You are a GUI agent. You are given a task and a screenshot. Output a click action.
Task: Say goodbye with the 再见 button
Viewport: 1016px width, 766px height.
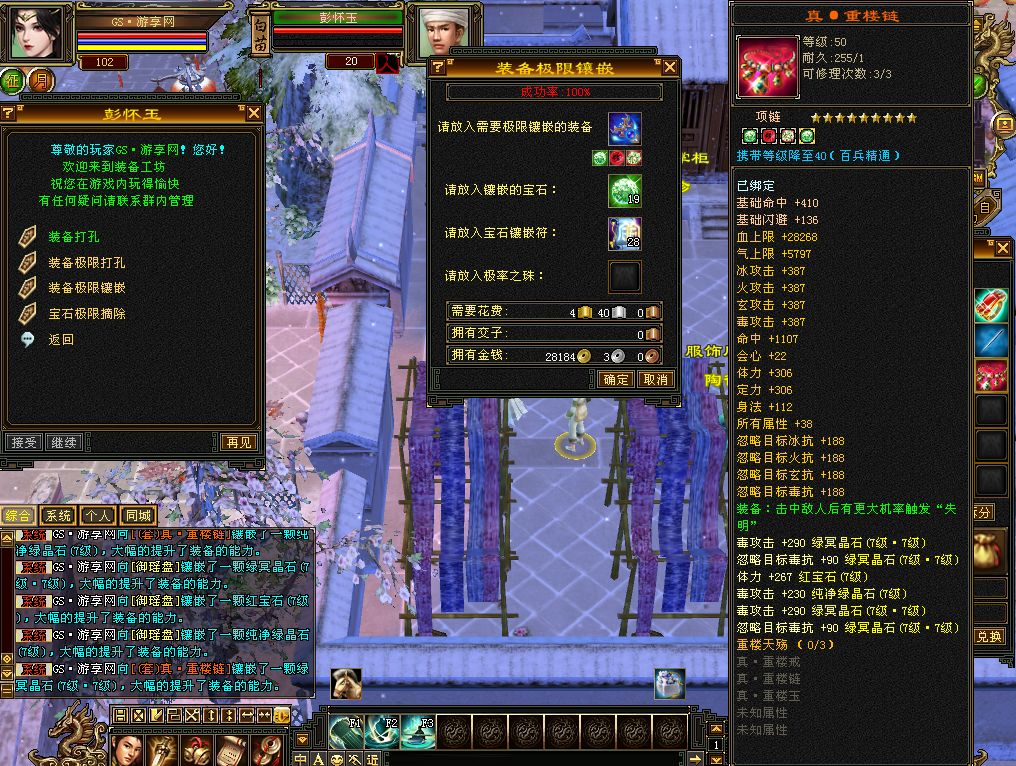click(x=239, y=442)
